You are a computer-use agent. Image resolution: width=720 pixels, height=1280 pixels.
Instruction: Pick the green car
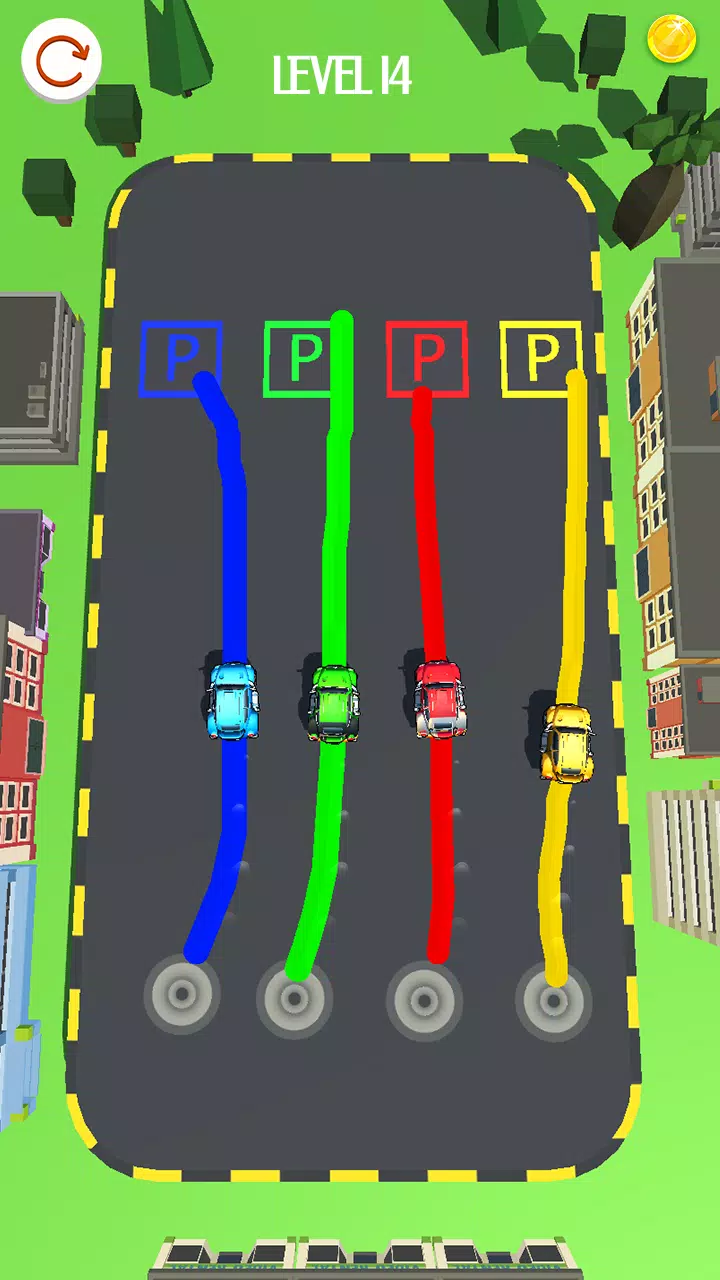click(x=334, y=703)
